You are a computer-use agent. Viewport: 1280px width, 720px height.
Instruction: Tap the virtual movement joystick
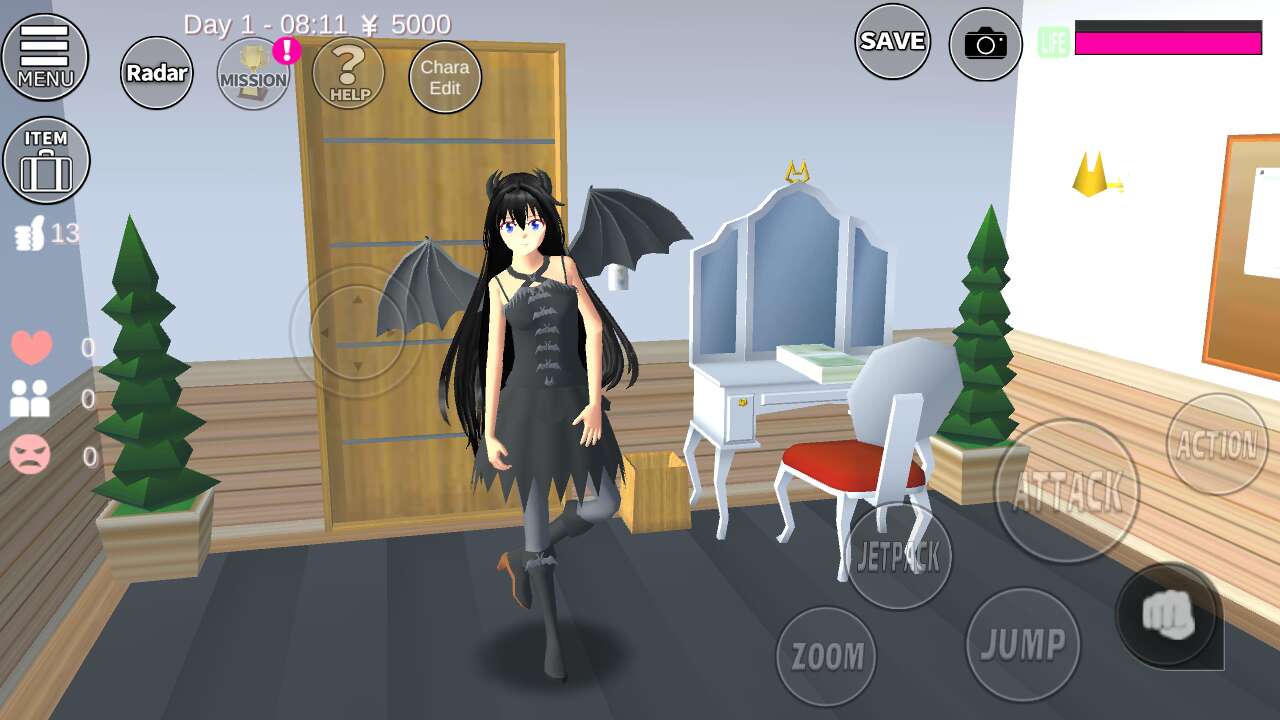pos(357,332)
